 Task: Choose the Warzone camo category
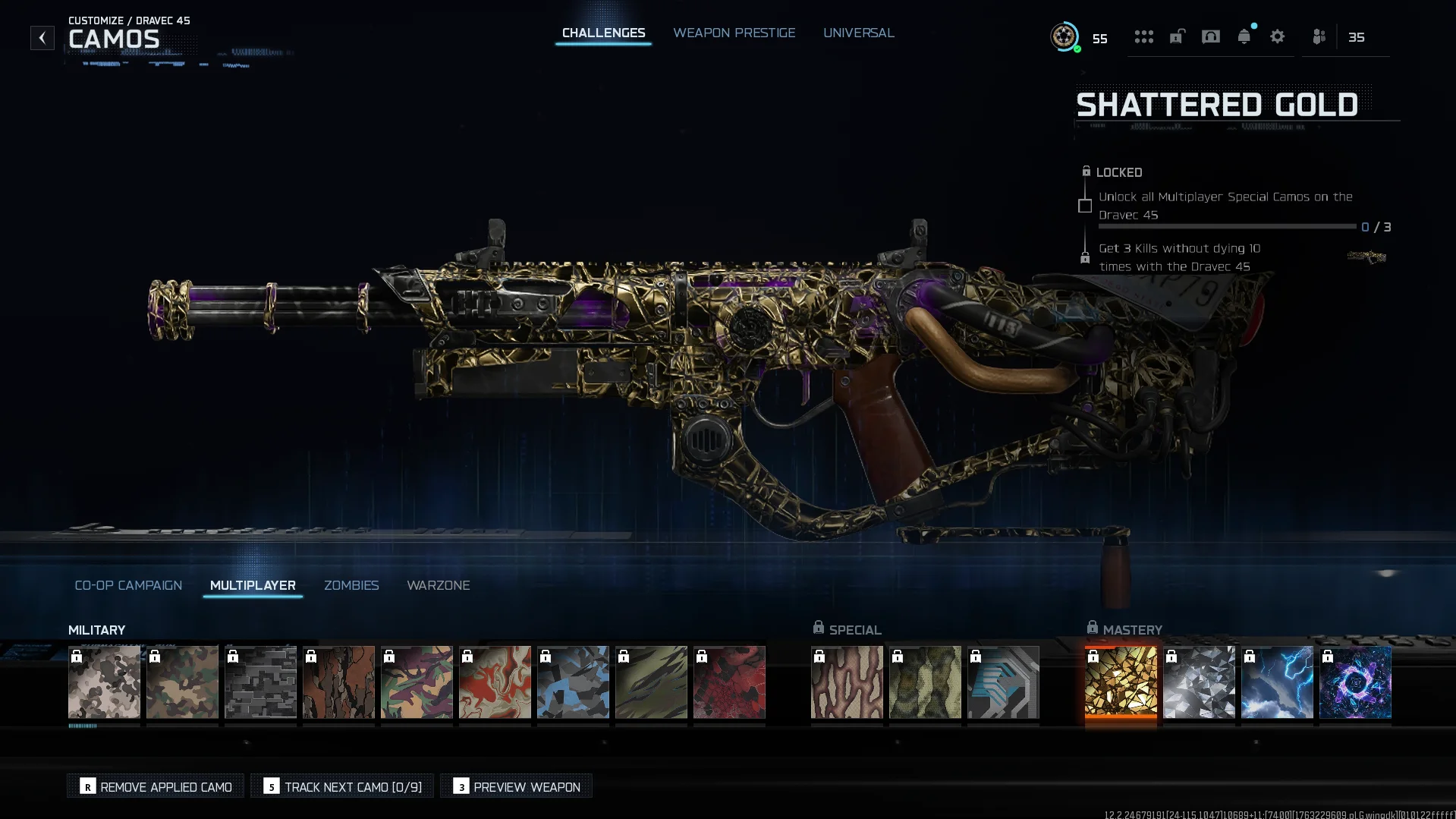pyautogui.click(x=438, y=585)
